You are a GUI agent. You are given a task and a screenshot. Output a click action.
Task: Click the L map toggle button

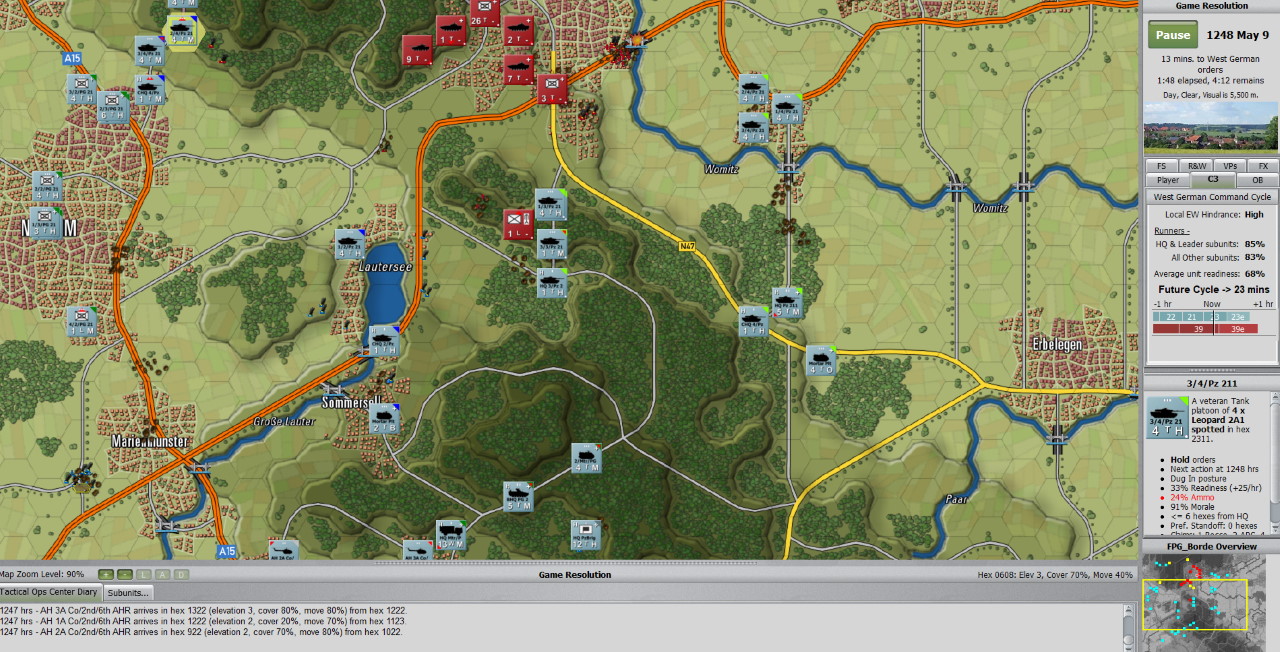tap(144, 574)
